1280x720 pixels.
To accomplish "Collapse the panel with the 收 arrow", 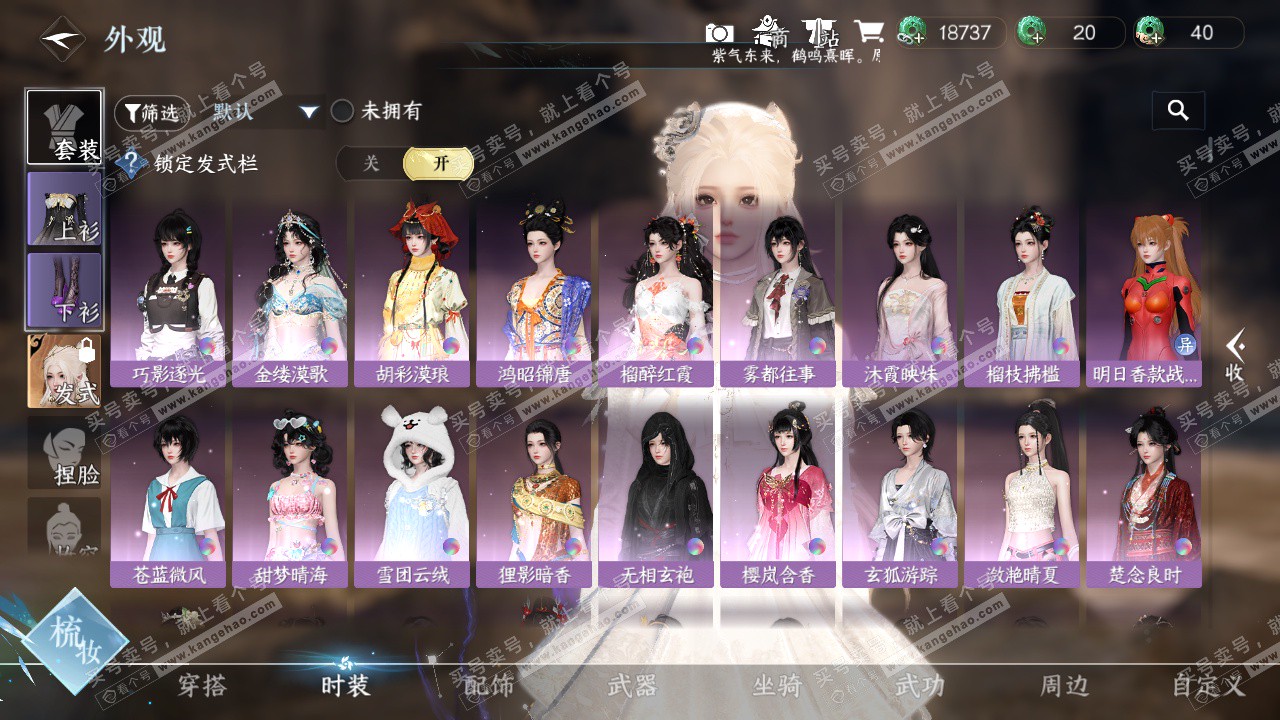I will [x=1237, y=355].
